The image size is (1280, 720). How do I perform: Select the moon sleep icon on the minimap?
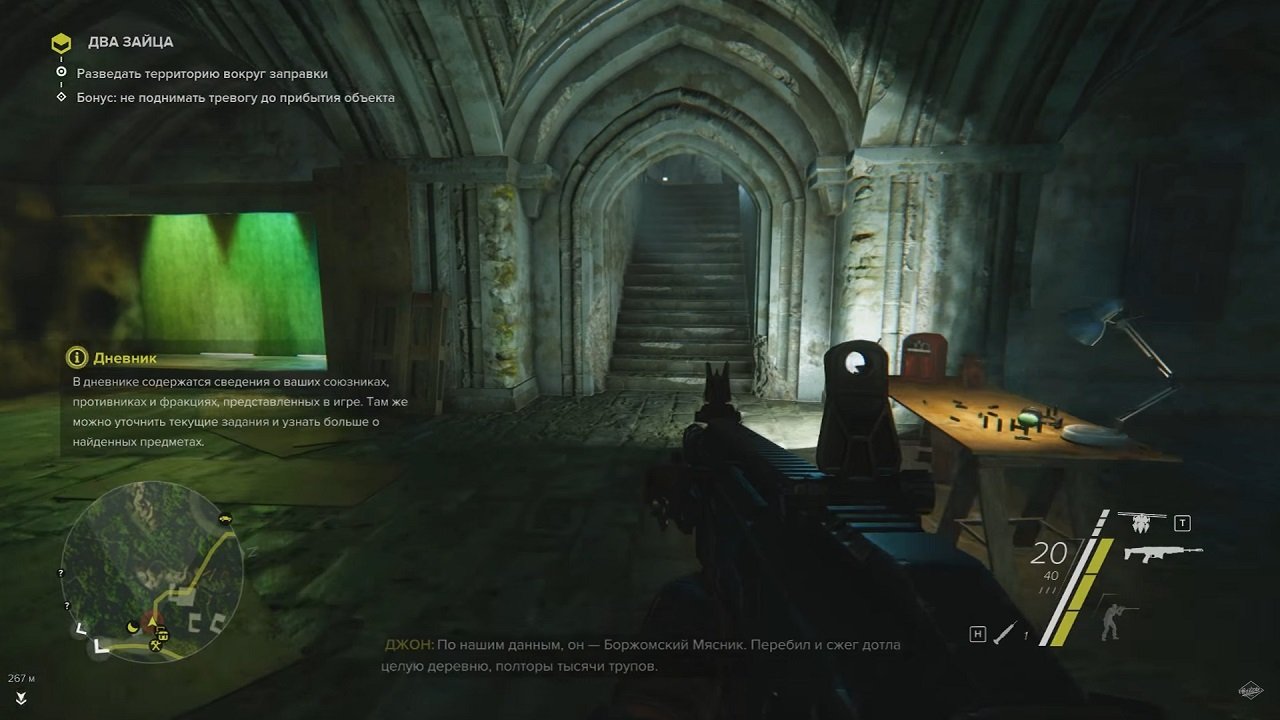tap(131, 627)
